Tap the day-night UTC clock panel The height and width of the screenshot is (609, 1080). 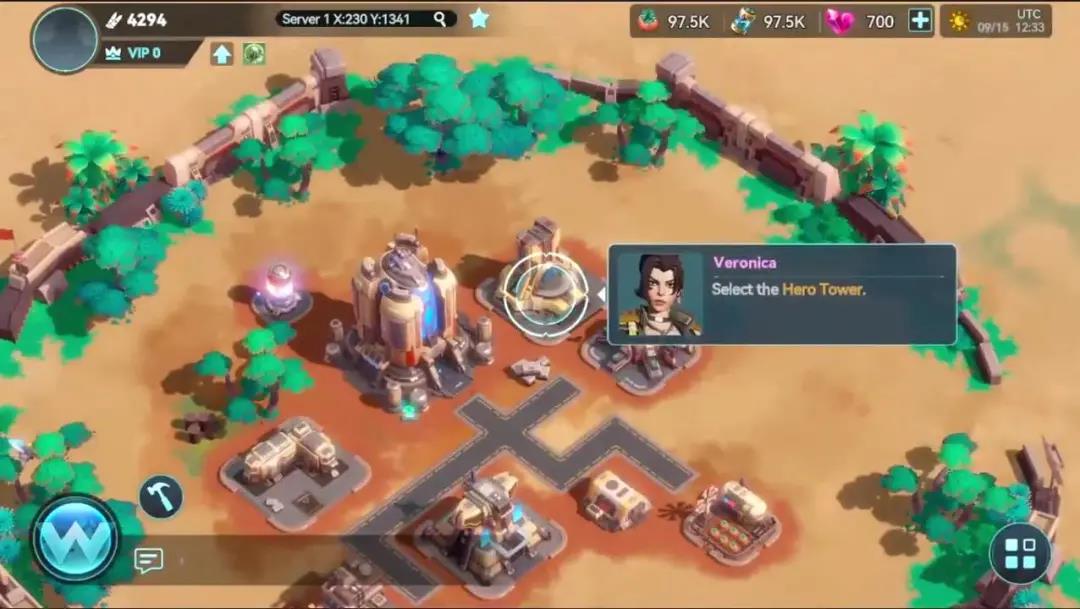point(995,21)
